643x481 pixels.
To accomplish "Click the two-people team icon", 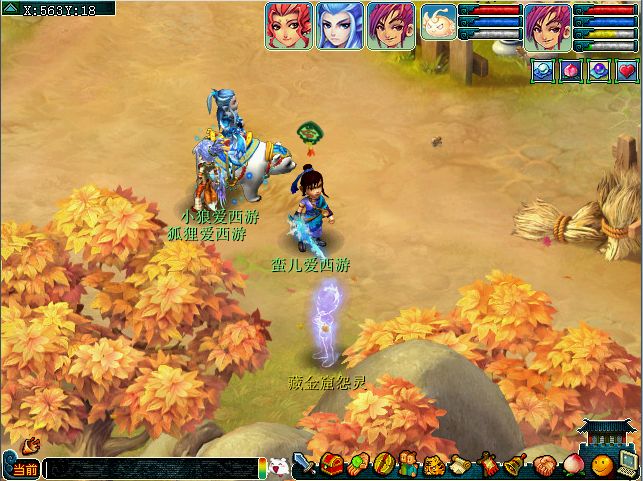I will click(408, 465).
